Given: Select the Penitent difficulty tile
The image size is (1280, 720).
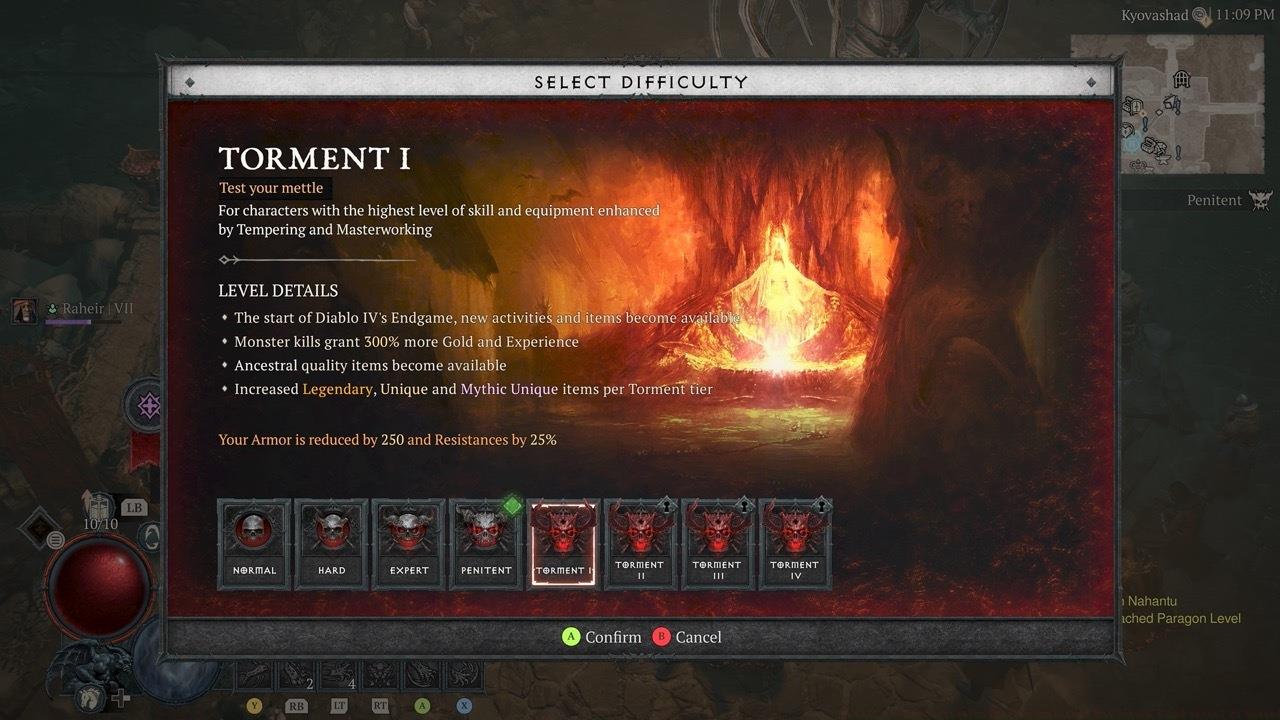Looking at the screenshot, I should (486, 543).
